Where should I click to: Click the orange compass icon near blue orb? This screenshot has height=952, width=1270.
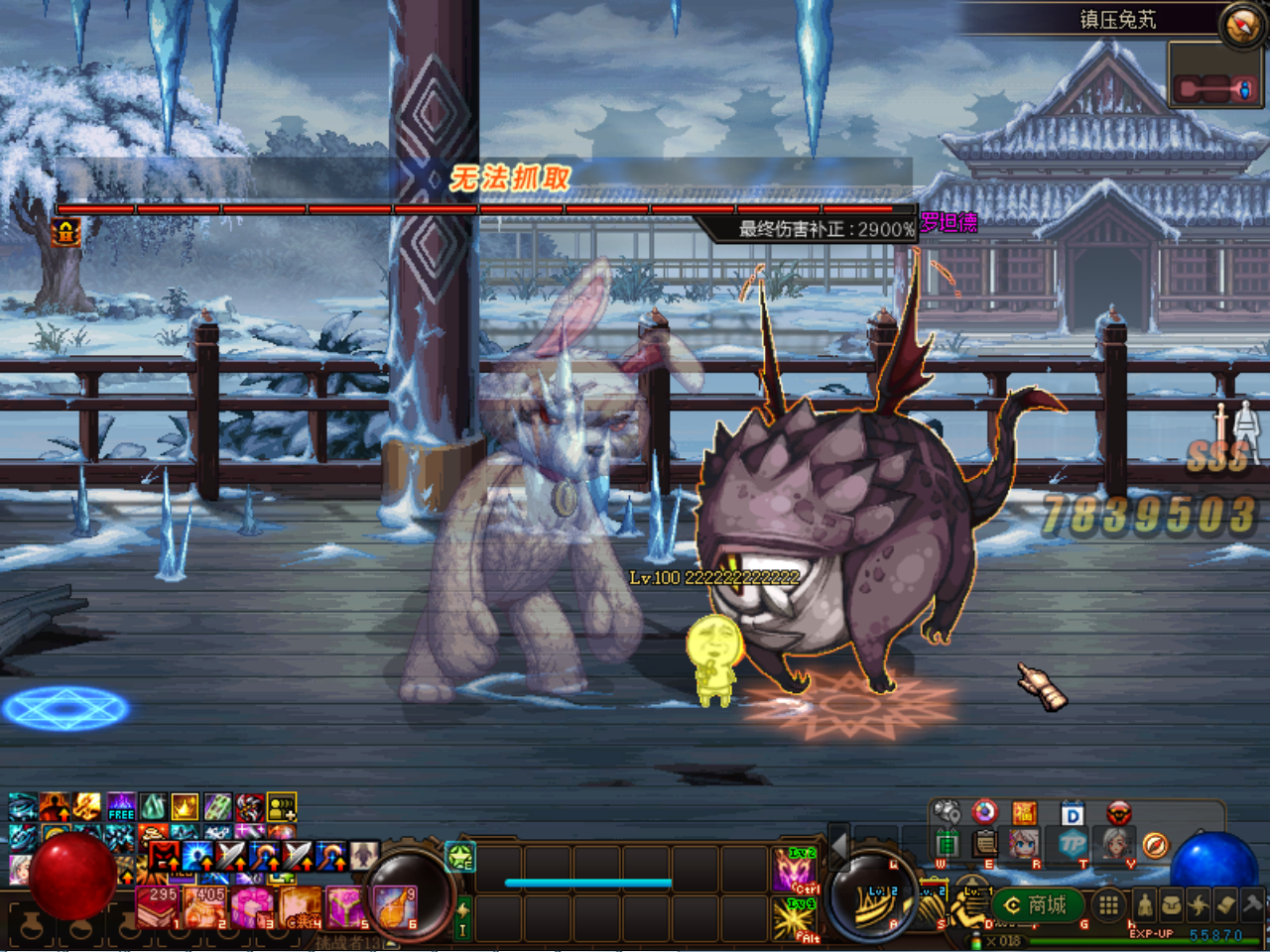pos(1155,845)
